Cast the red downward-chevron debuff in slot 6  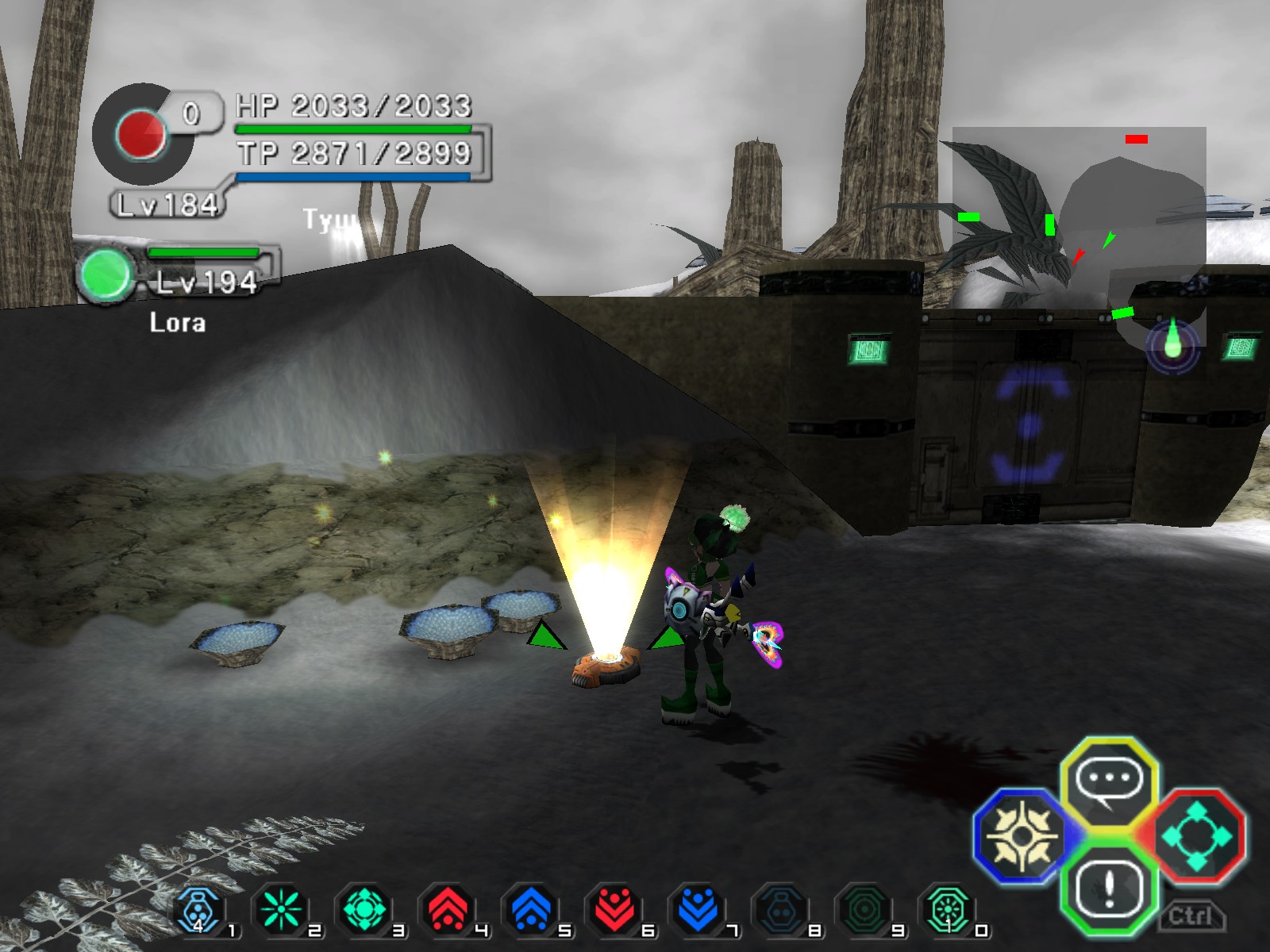click(x=614, y=911)
